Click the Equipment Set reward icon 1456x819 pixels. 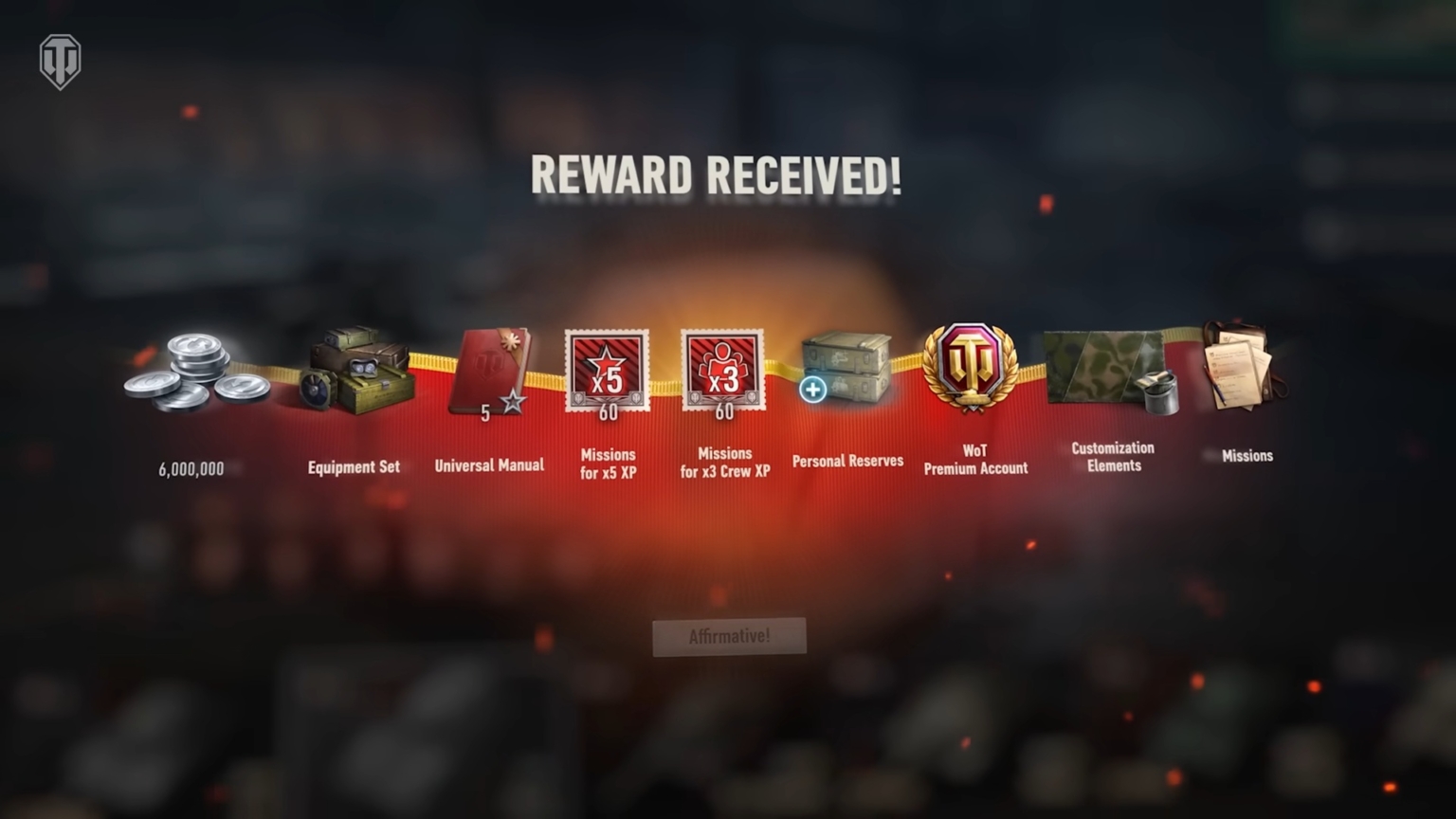pyautogui.click(x=354, y=370)
